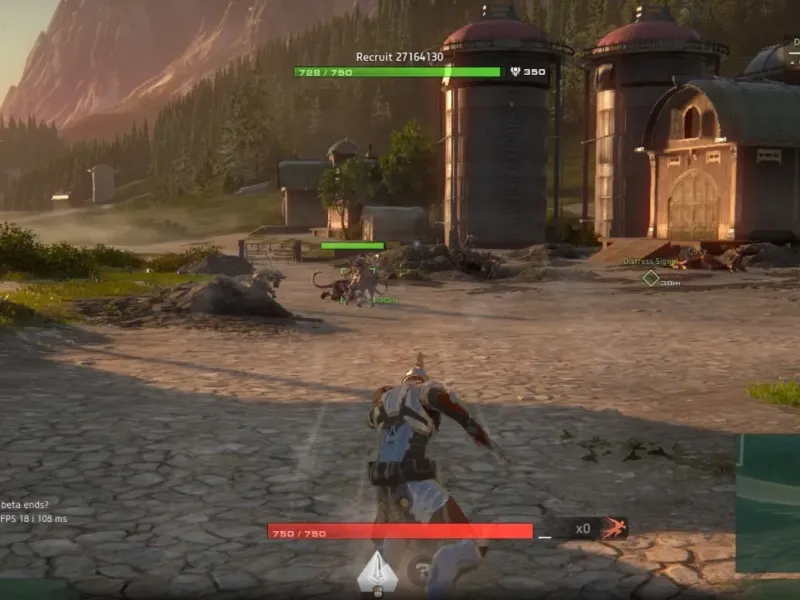The width and height of the screenshot is (800, 600).
Task: Click the red sprinting figure icon
Action: [x=612, y=528]
